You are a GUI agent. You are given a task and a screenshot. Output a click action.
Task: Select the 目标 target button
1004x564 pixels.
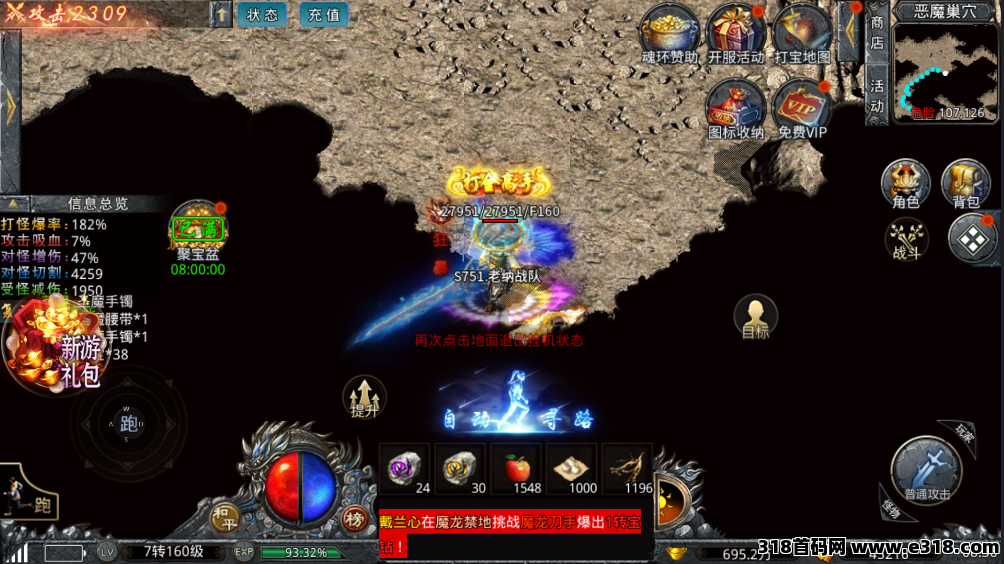click(x=756, y=317)
